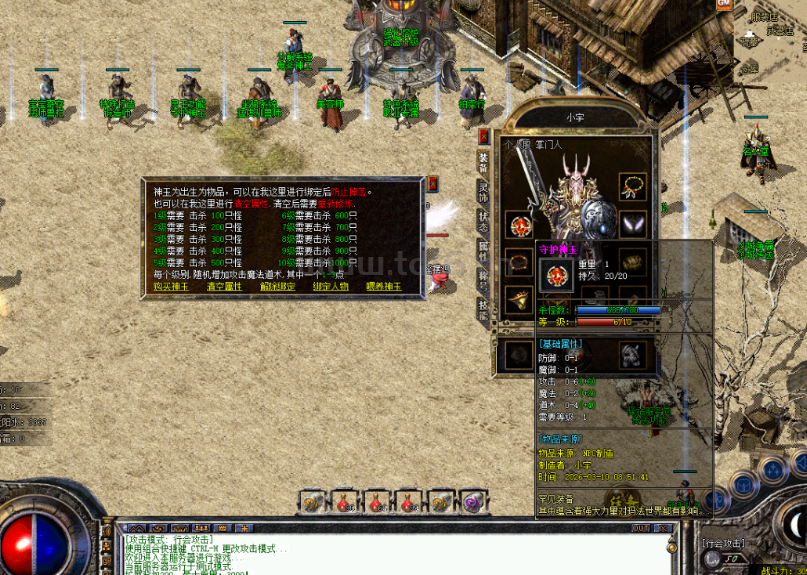This screenshot has height=575, width=807.
Task: Choose the 清空属性 dialogue option
Action: tap(226, 286)
